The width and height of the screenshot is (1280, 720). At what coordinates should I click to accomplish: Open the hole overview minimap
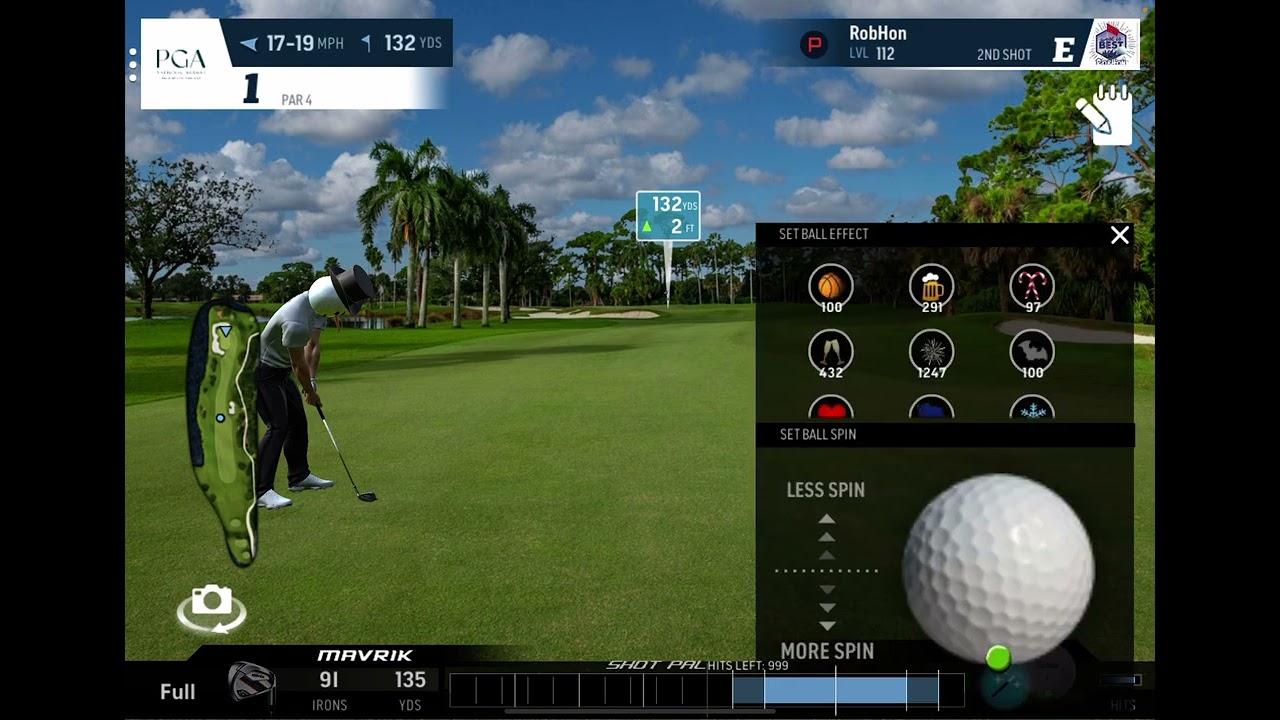point(224,430)
